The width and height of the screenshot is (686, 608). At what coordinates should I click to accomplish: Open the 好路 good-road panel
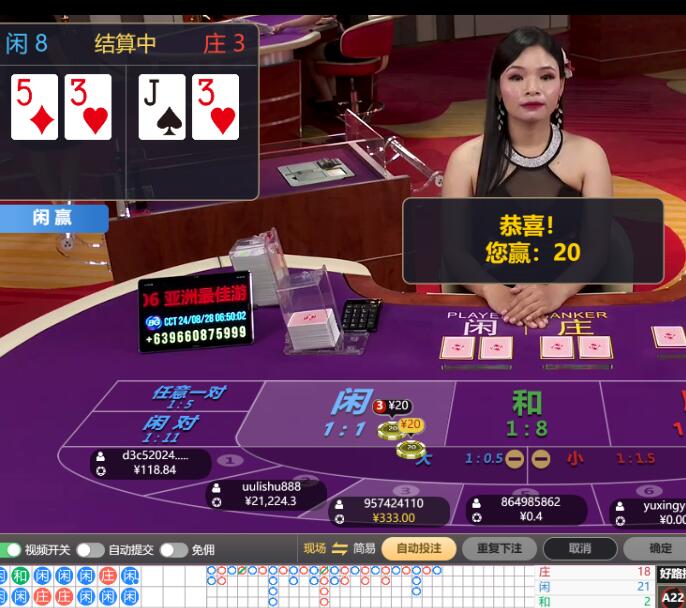coord(672,574)
